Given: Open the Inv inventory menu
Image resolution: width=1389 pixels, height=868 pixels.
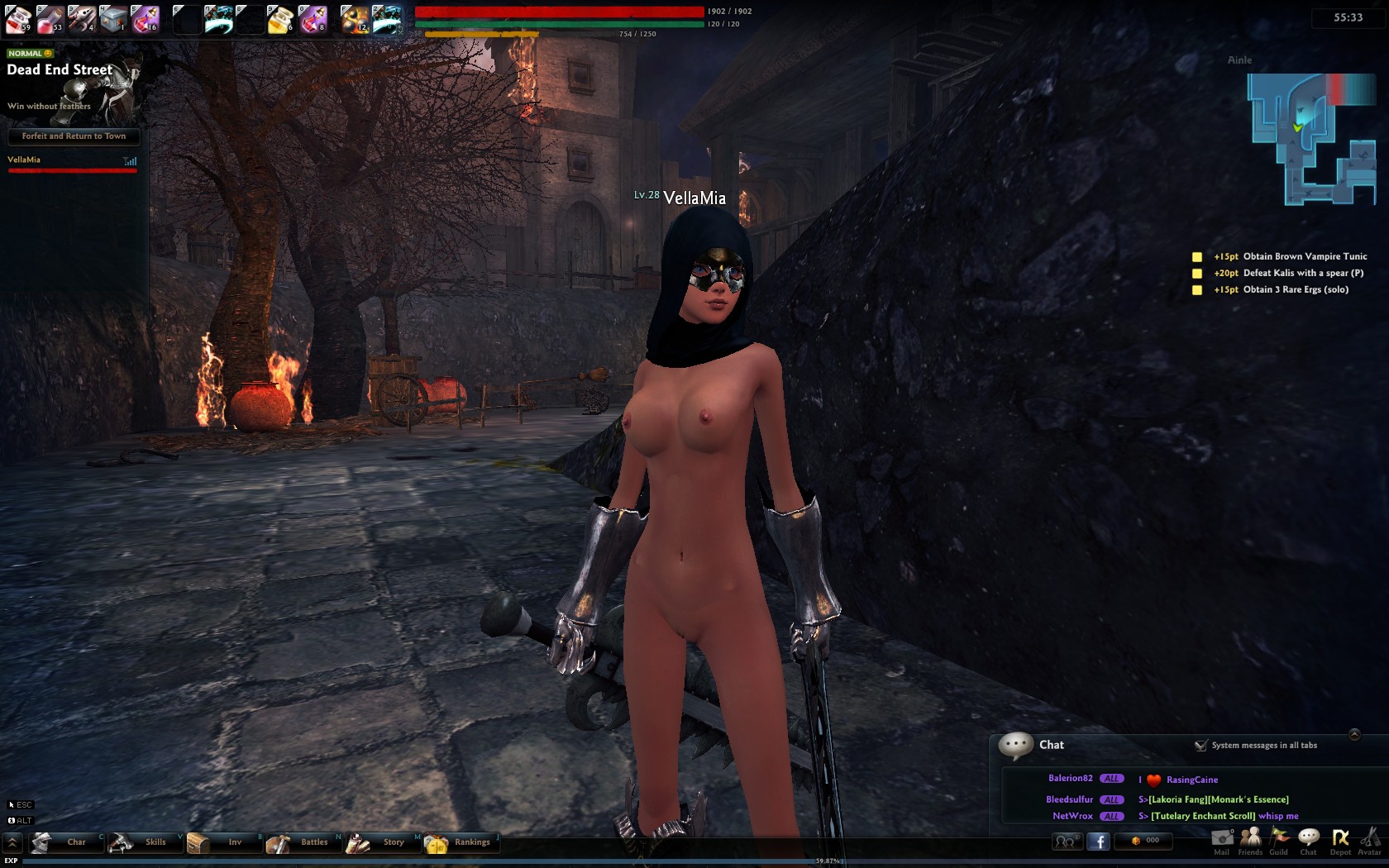Looking at the screenshot, I should [x=223, y=842].
